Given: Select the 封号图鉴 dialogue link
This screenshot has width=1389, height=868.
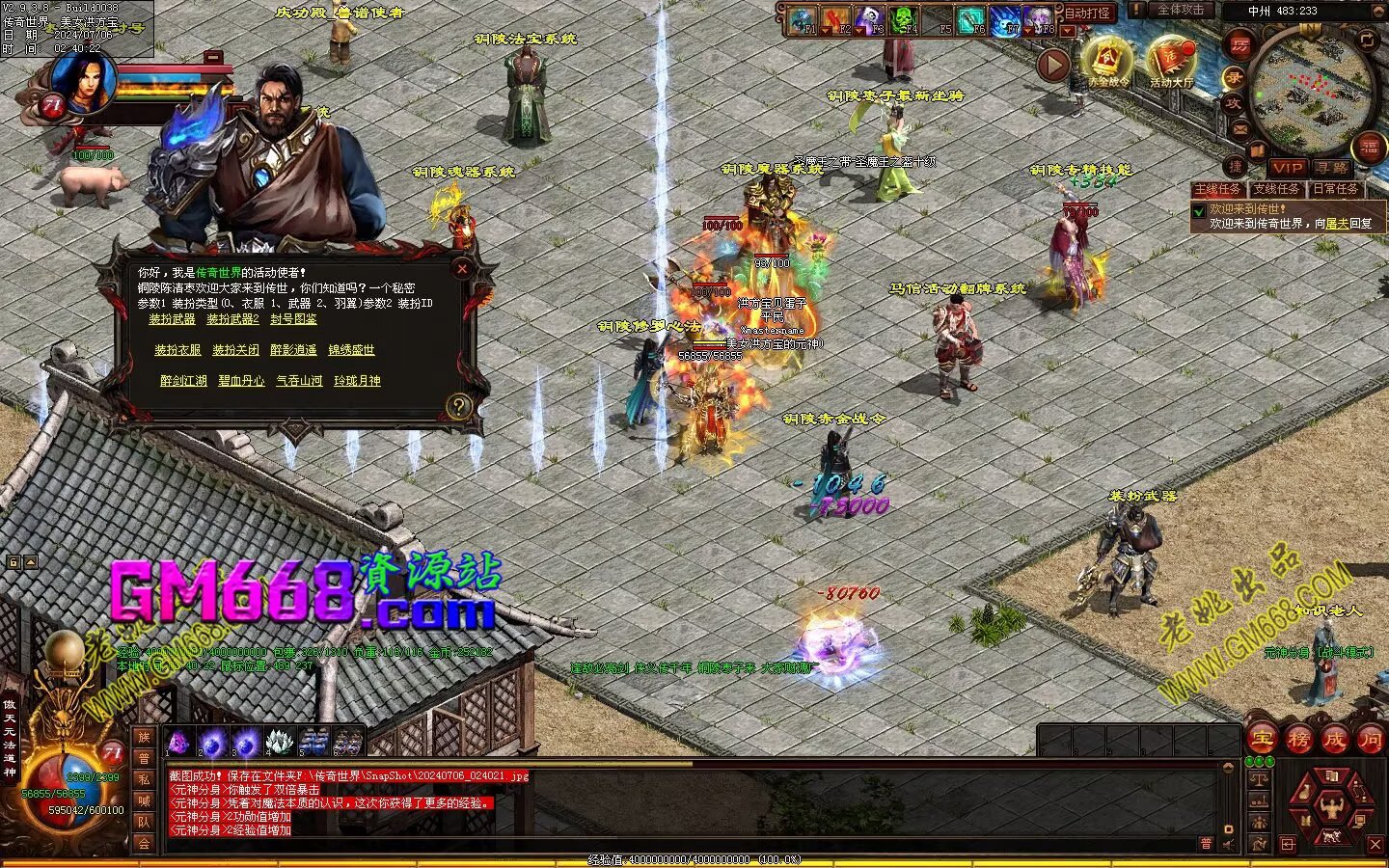Looking at the screenshot, I should pos(293,319).
